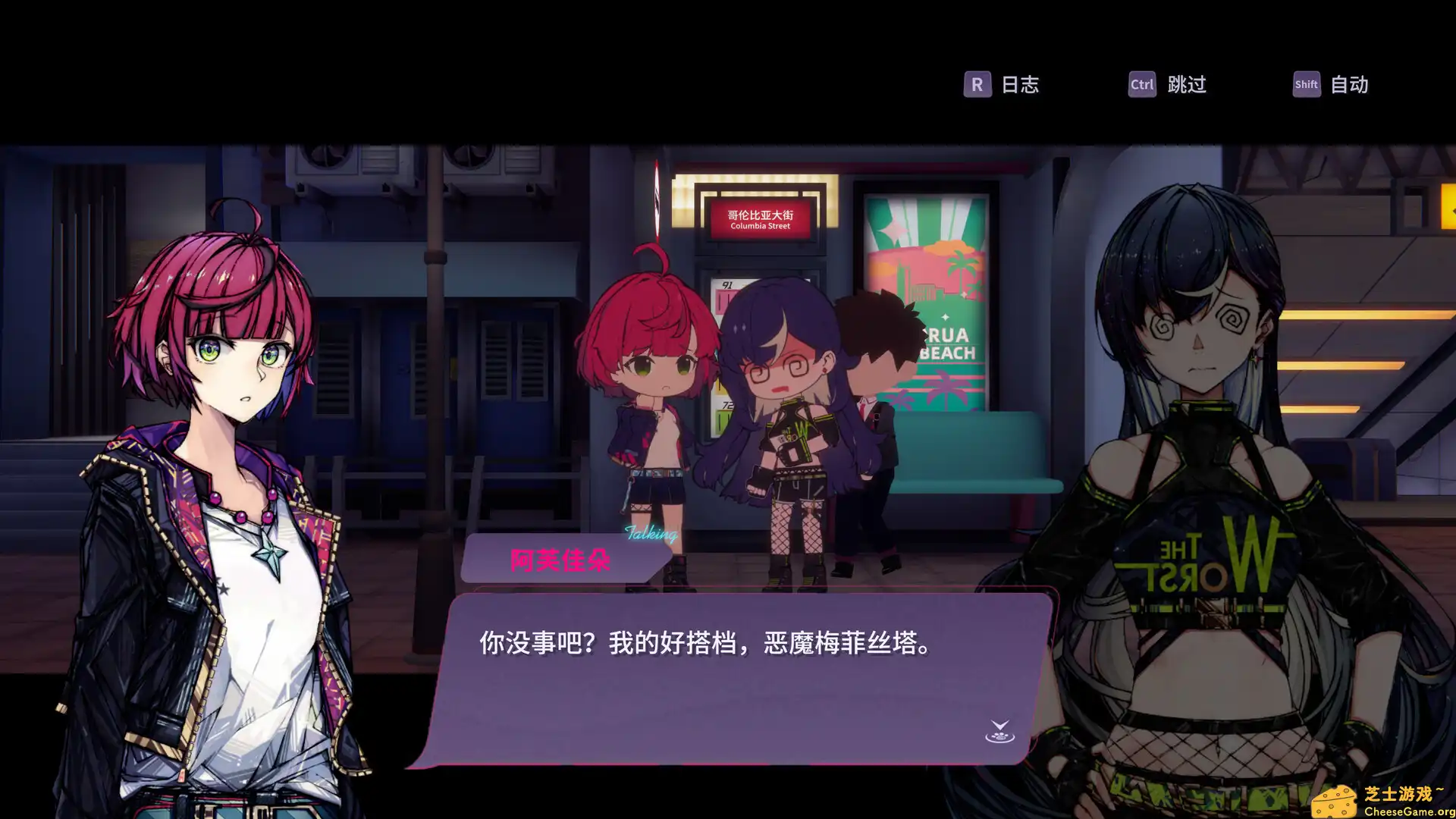Image resolution: width=1456 pixels, height=819 pixels.
Task: Open history by selecting 日志 at top right
Action: pos(1021,85)
